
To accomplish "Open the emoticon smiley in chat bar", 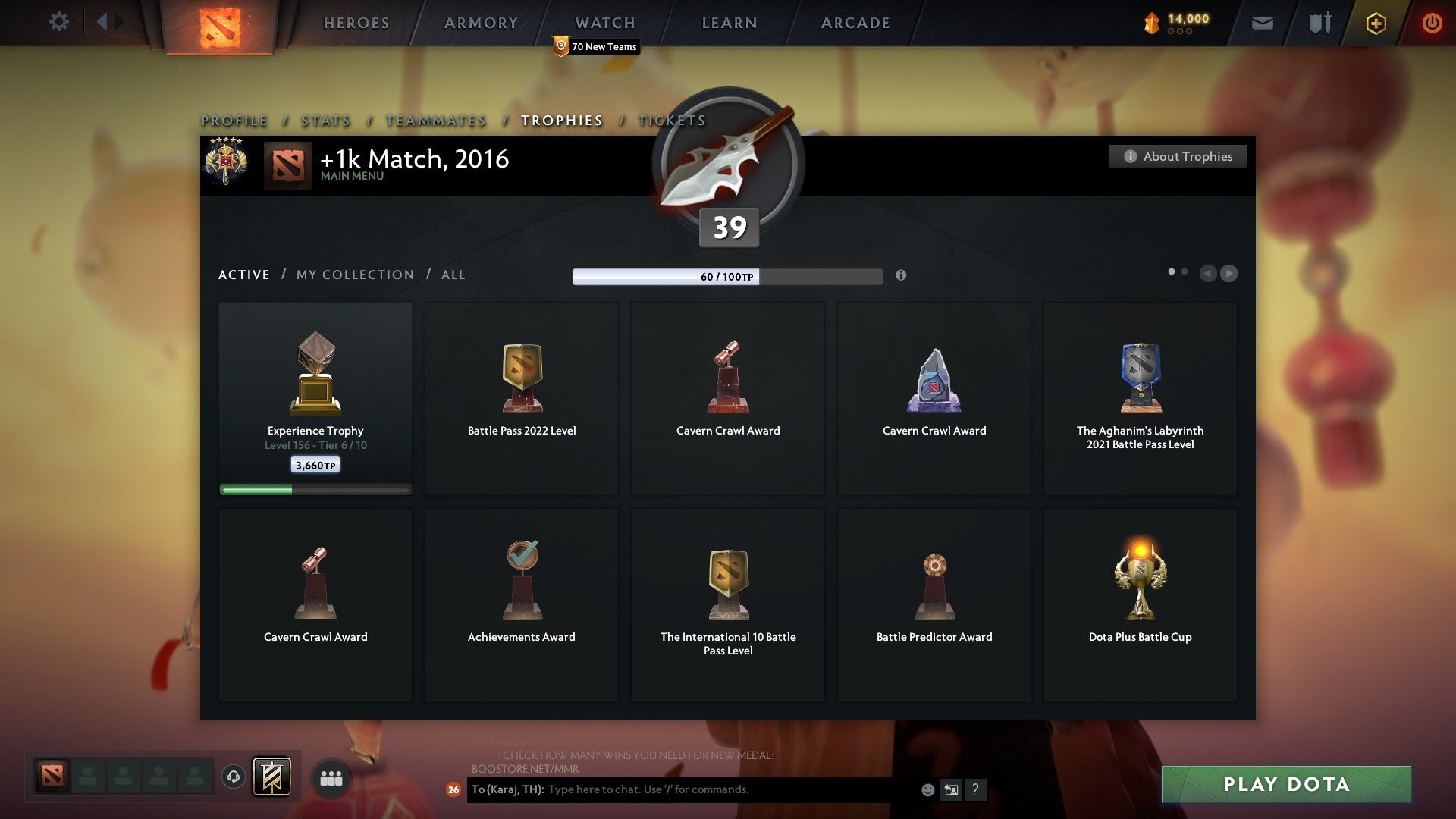I will [927, 789].
